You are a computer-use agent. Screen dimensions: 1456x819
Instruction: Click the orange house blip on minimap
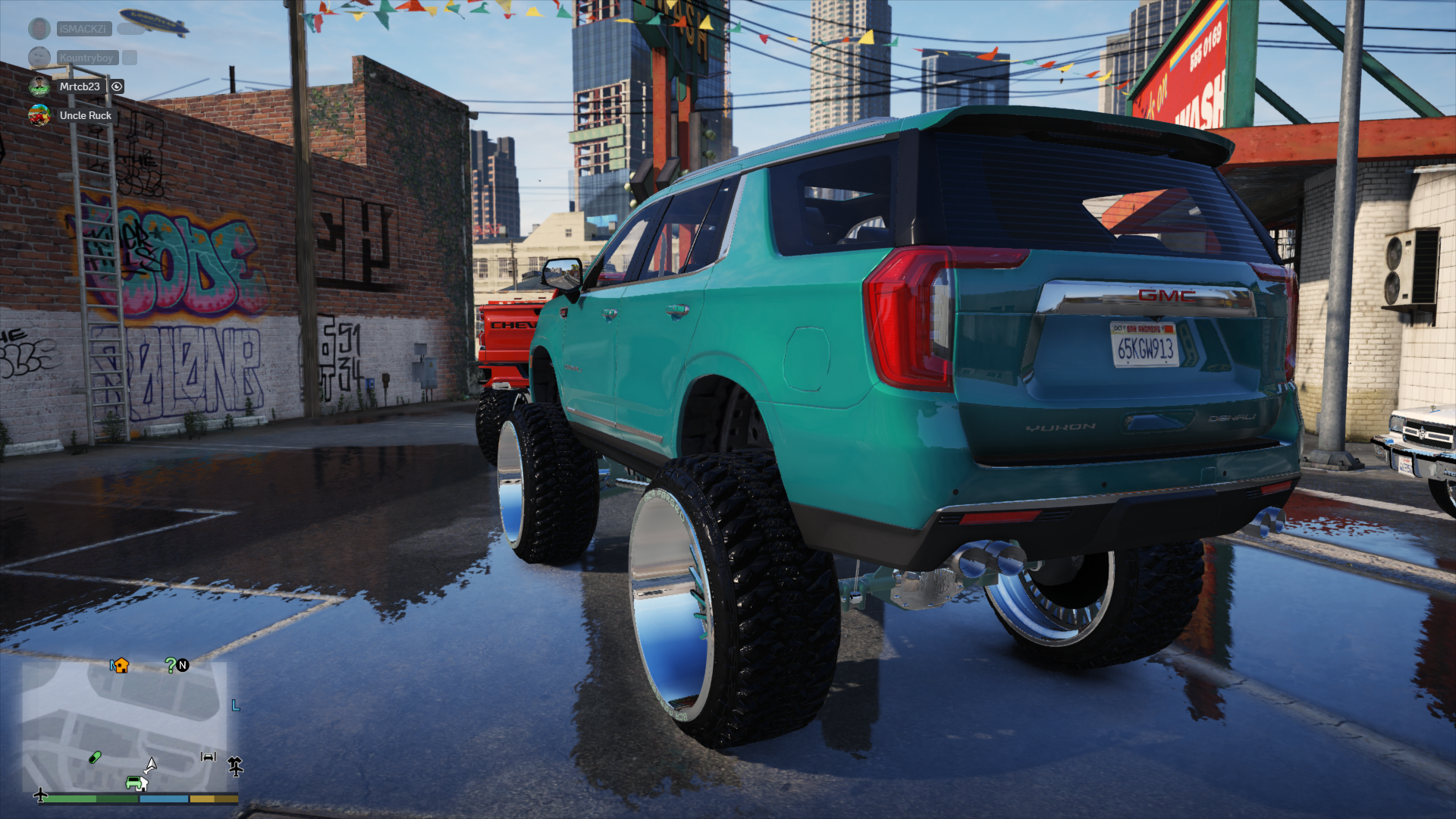point(121,665)
